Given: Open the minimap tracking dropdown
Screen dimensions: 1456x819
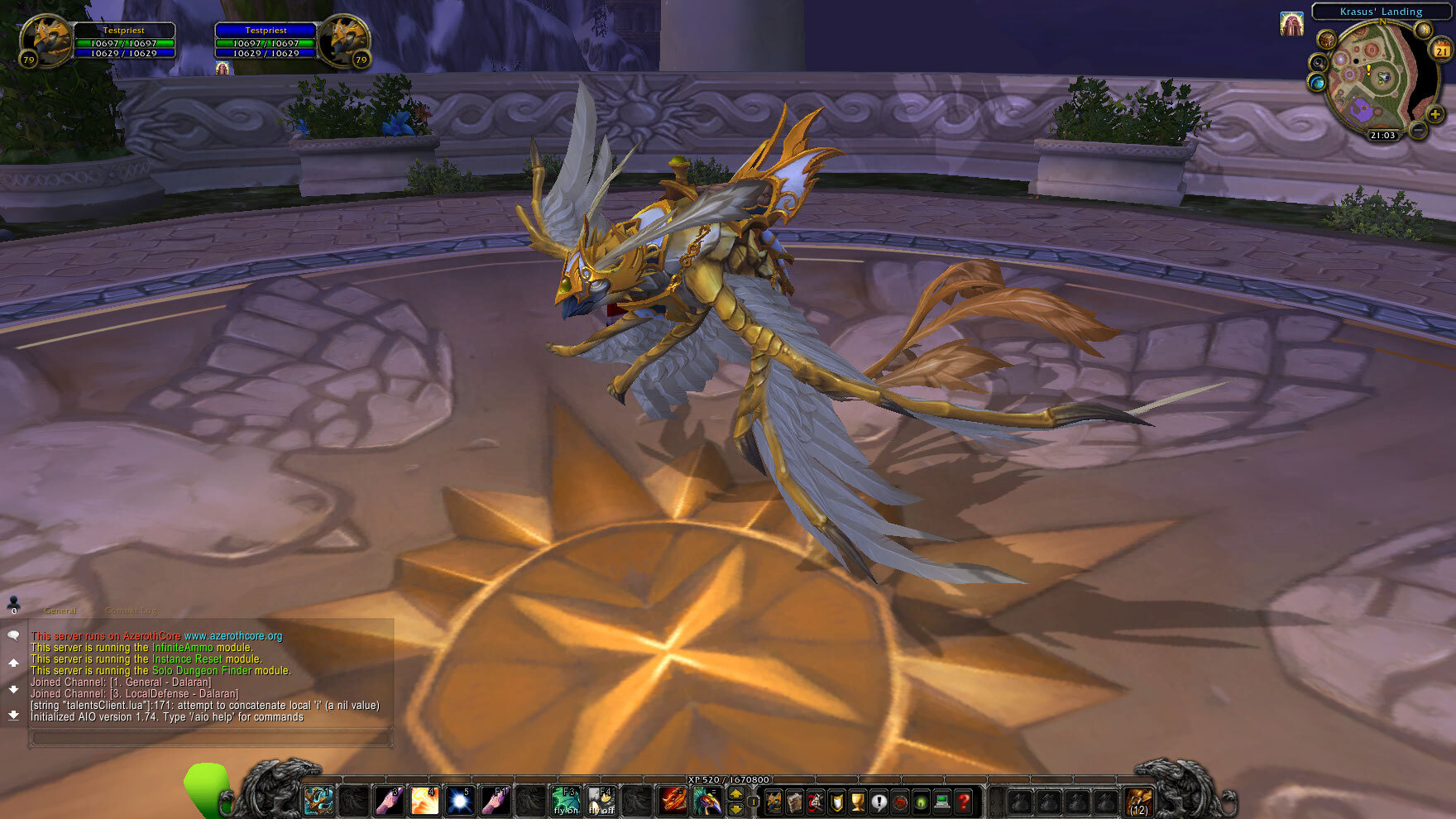Looking at the screenshot, I should 1318,63.
